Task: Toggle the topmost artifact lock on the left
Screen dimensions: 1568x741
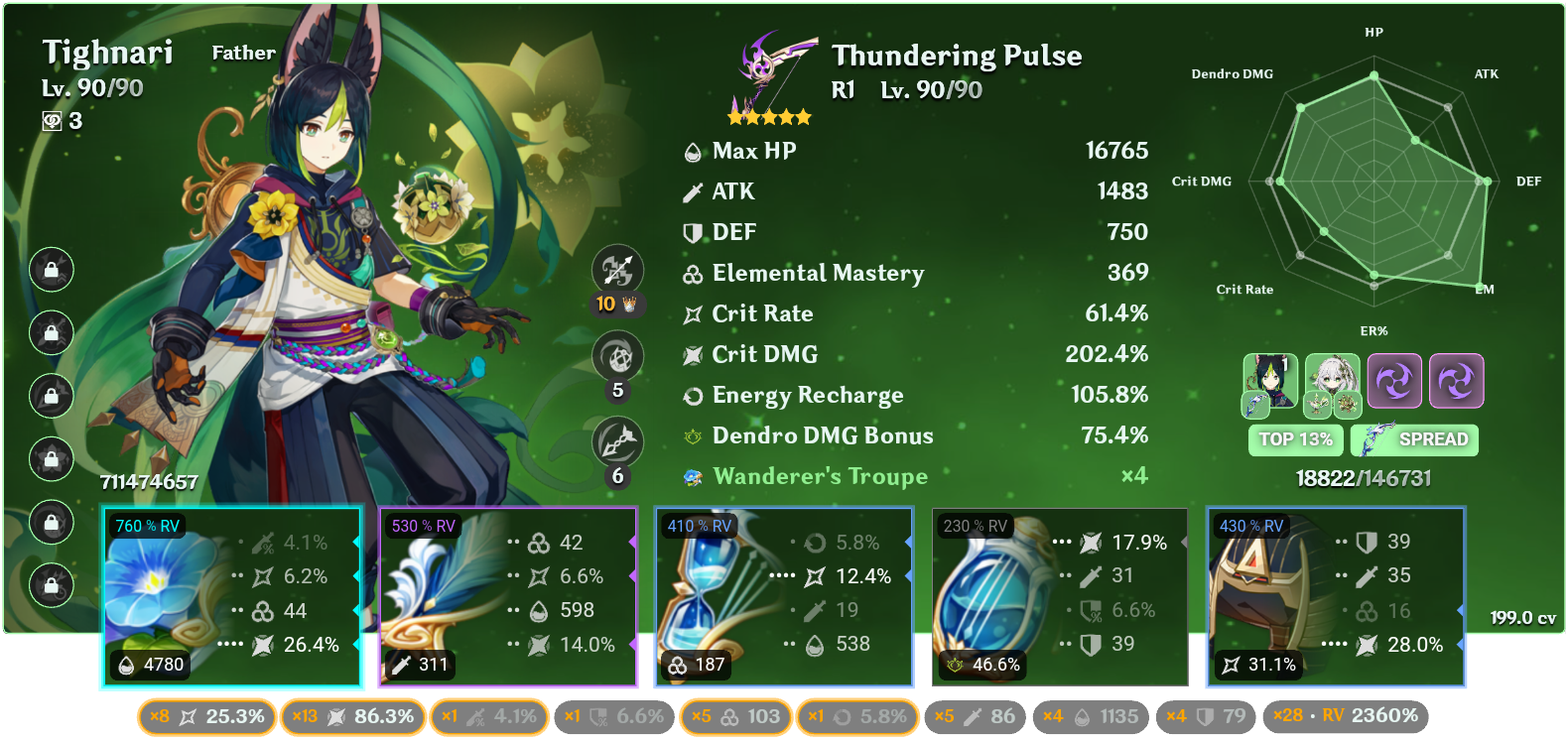Action: point(51,268)
